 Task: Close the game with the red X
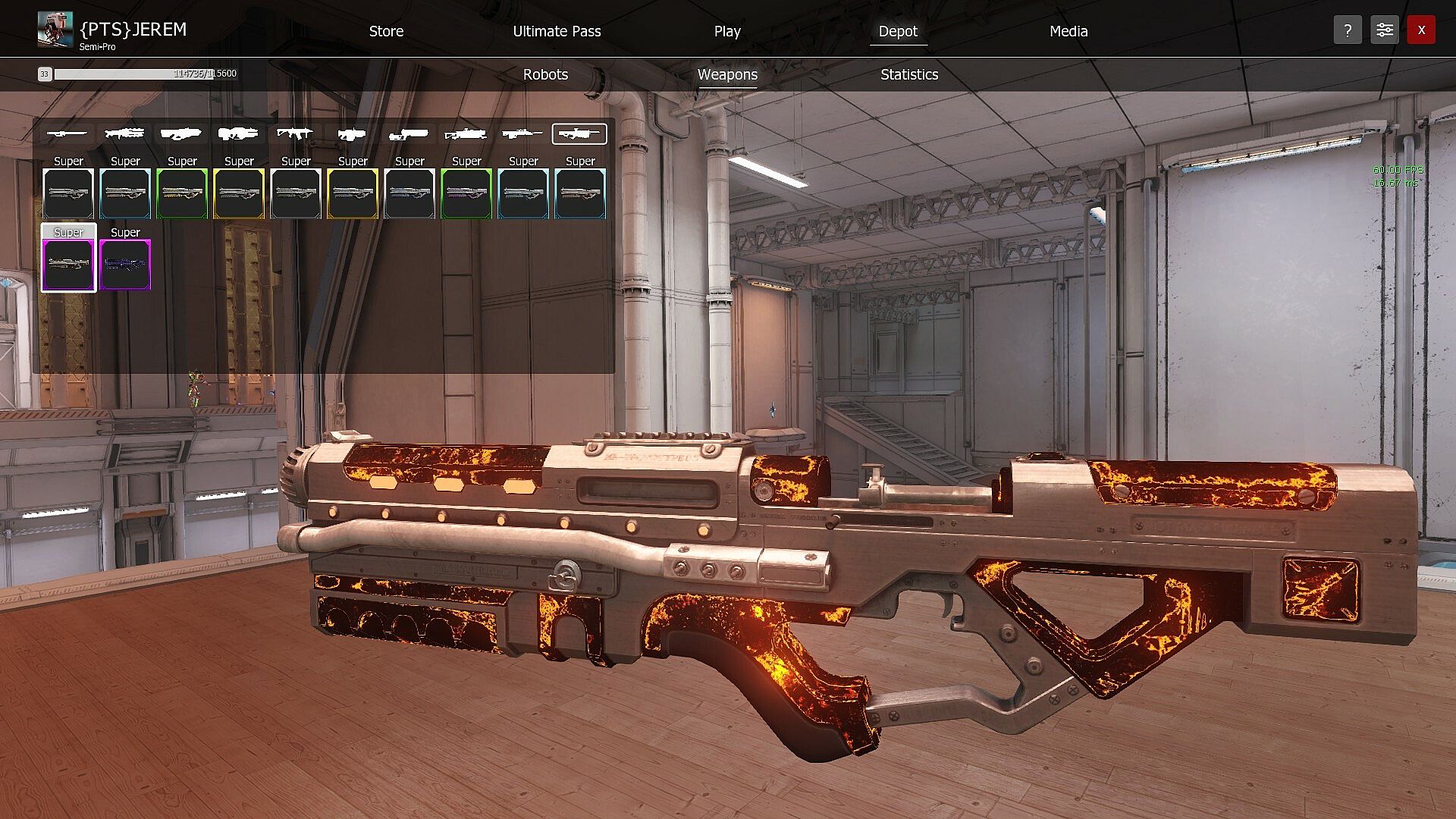tap(1421, 30)
